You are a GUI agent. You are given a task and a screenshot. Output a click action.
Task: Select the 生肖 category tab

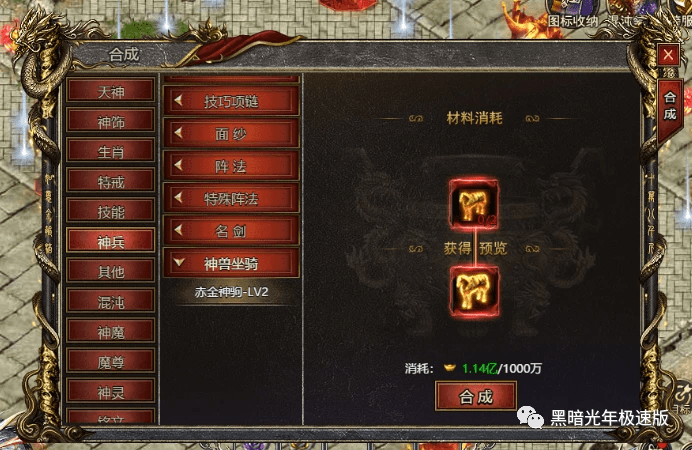(111, 151)
